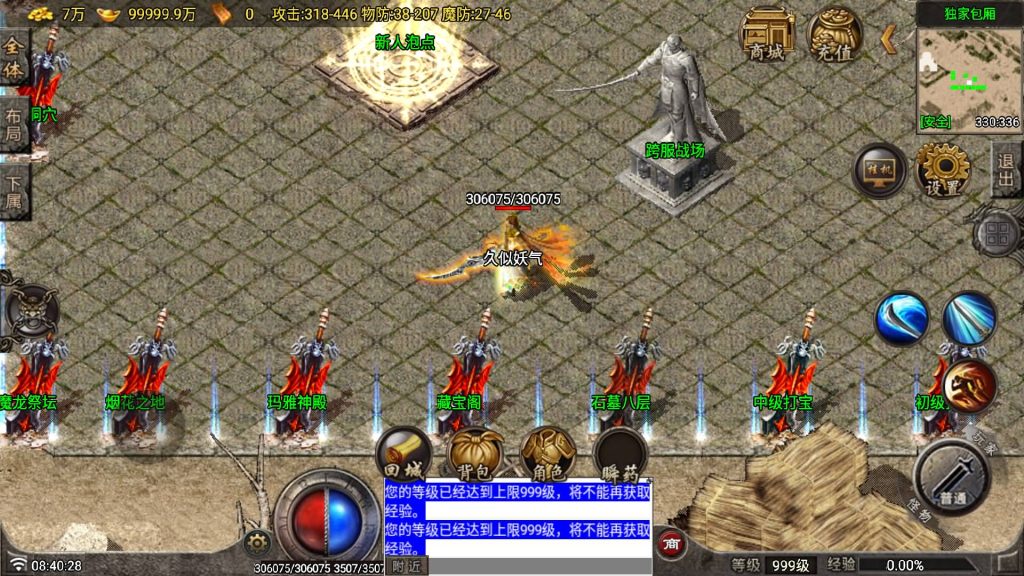This screenshot has width=1024, height=576.
Task: Click the 退出 exit button
Action: (1005, 170)
